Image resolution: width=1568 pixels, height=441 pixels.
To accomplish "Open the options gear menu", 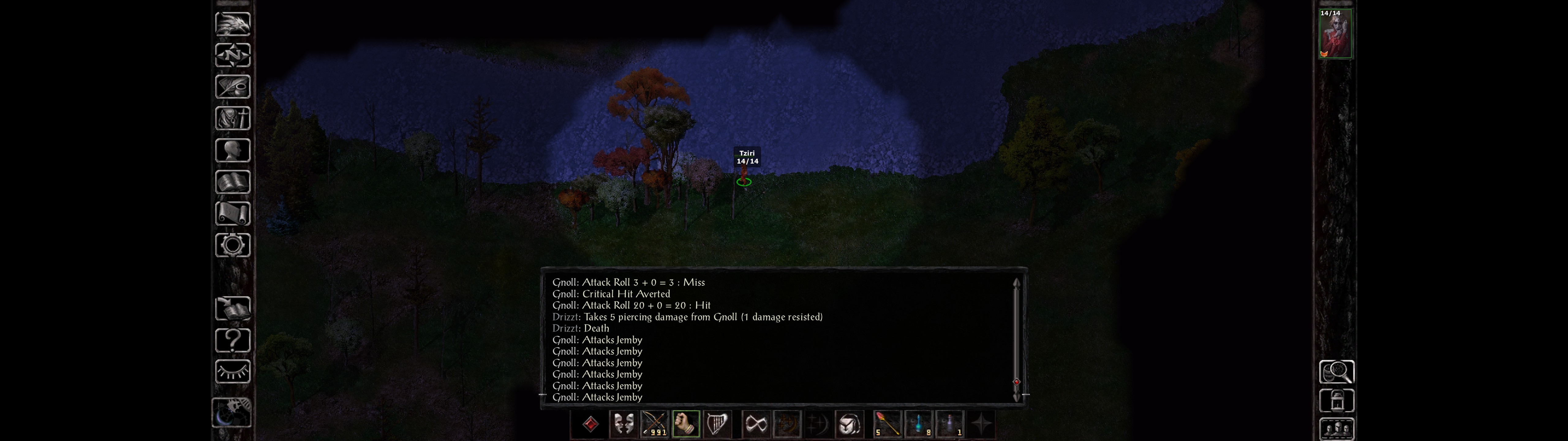I will 232,245.
